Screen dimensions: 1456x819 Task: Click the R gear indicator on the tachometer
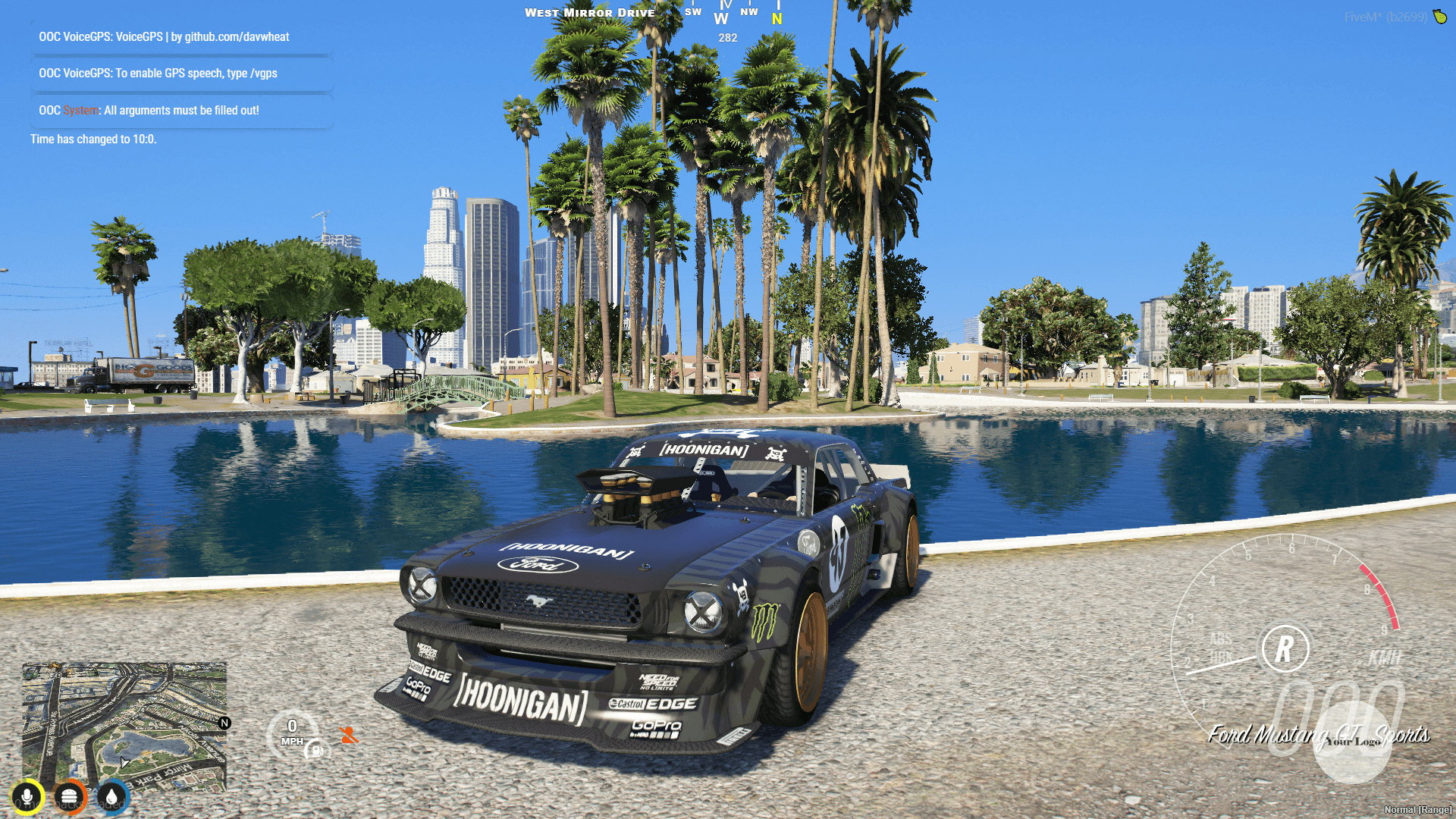click(x=1284, y=648)
